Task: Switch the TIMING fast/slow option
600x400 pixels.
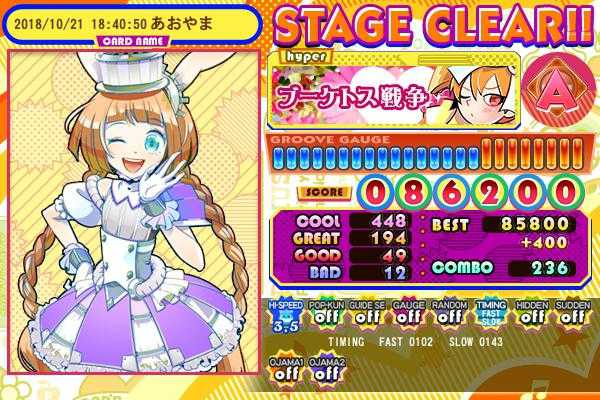Action: (x=489, y=315)
